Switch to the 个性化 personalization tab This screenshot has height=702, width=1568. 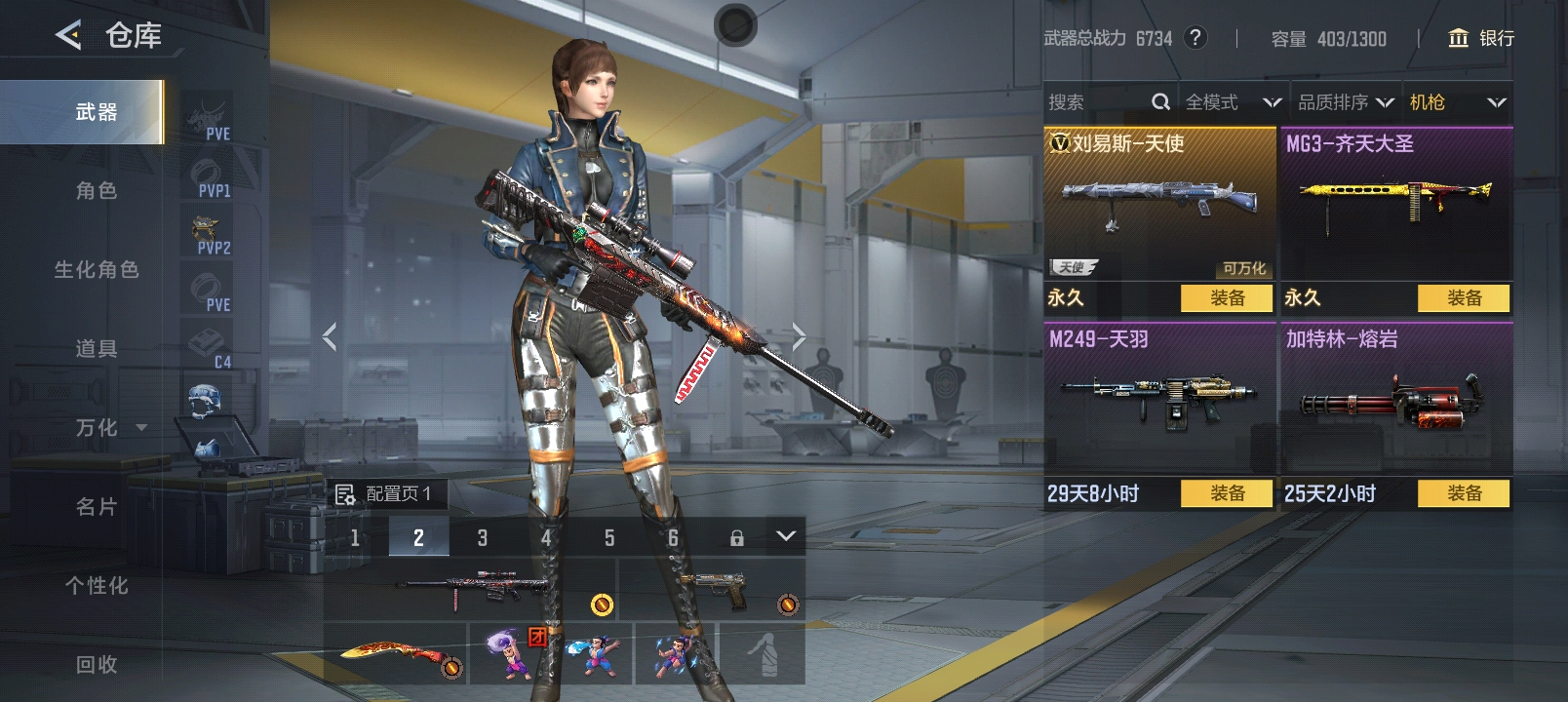pyautogui.click(x=96, y=586)
